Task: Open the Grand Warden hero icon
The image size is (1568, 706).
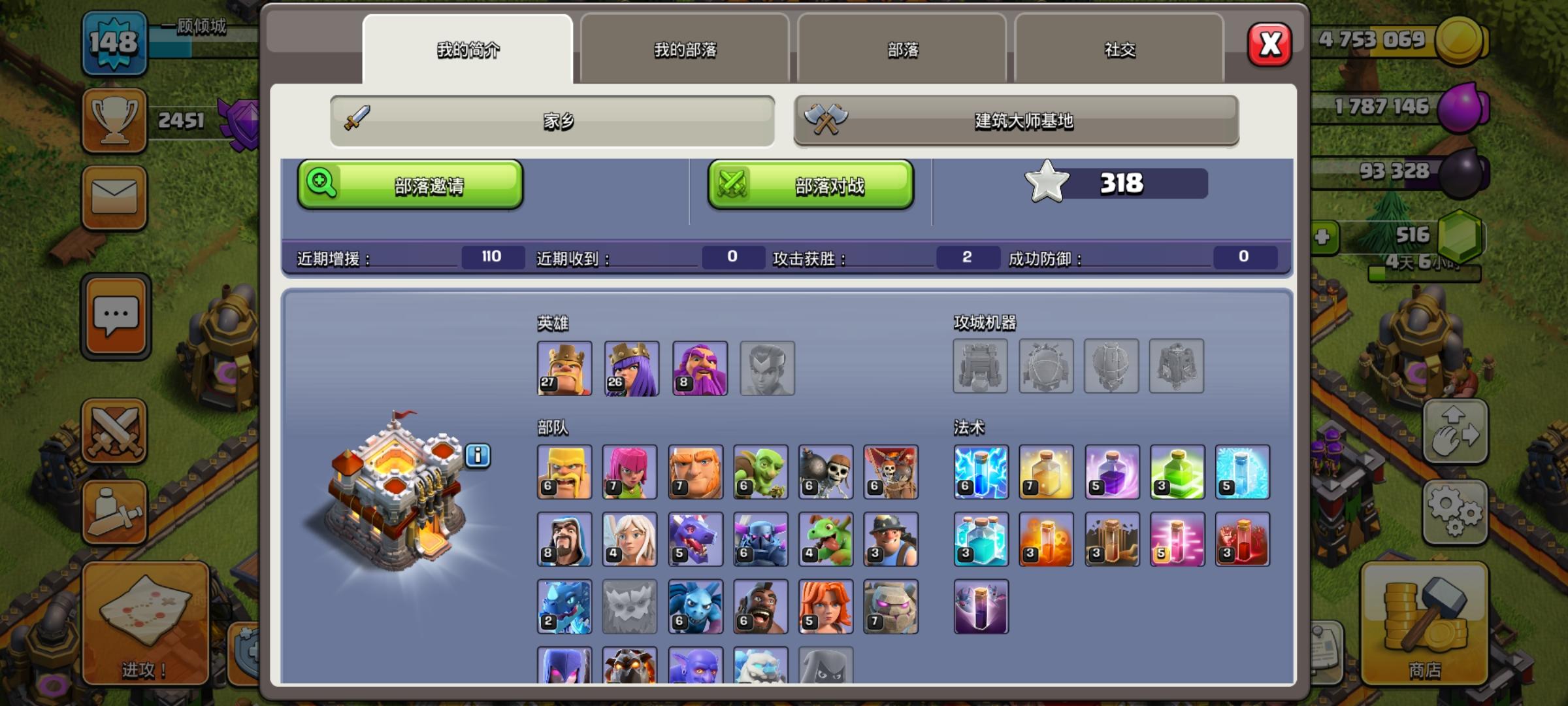Action: point(698,368)
